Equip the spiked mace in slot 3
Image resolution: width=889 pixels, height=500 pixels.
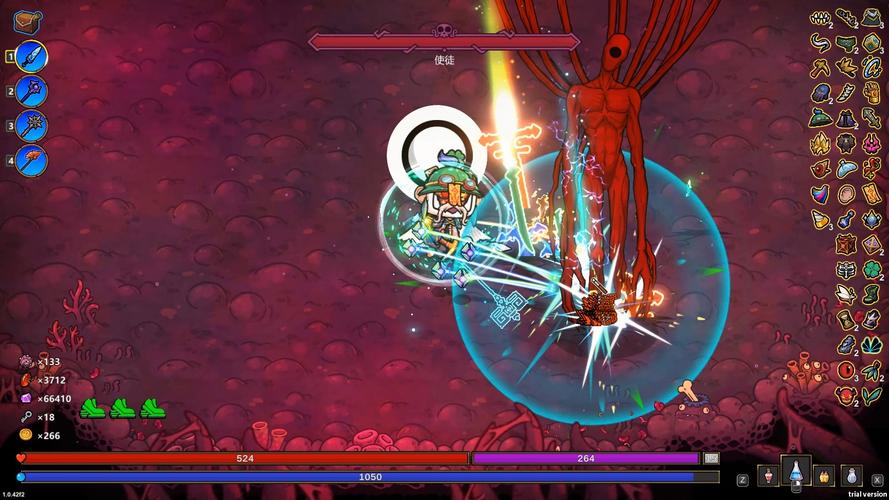(31, 126)
